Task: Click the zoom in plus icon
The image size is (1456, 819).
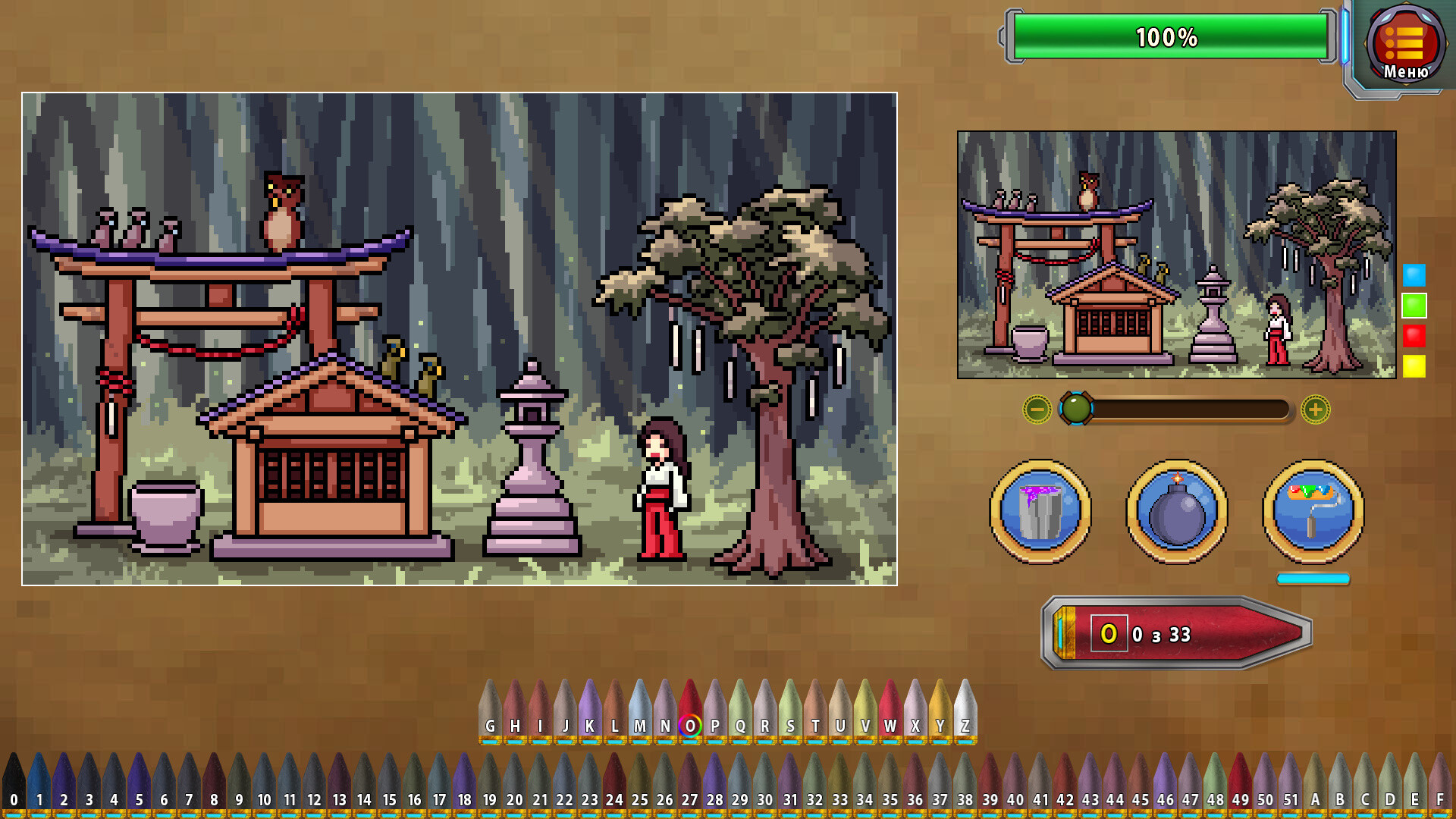Action: pyautogui.click(x=1314, y=411)
